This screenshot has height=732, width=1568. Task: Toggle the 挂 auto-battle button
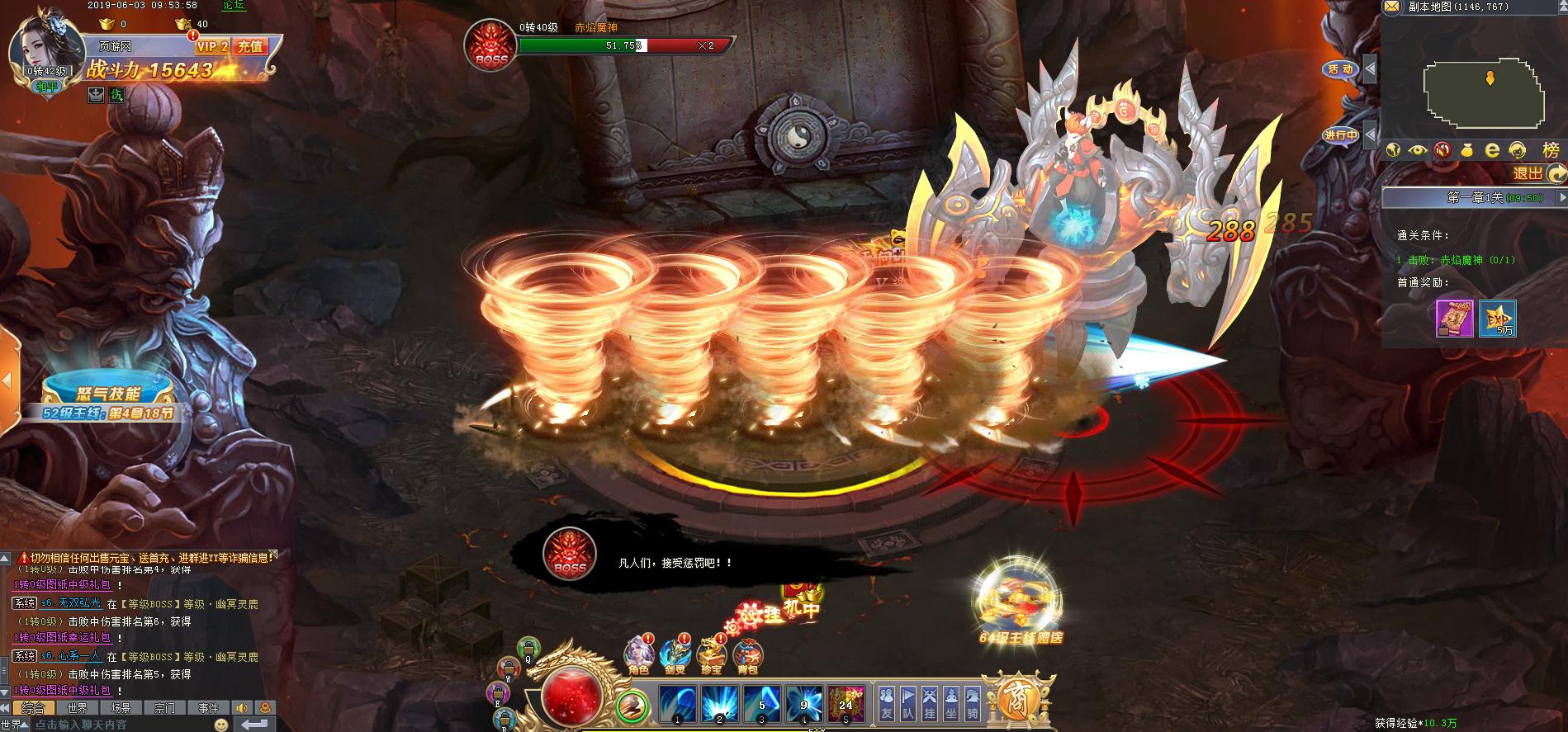930,704
